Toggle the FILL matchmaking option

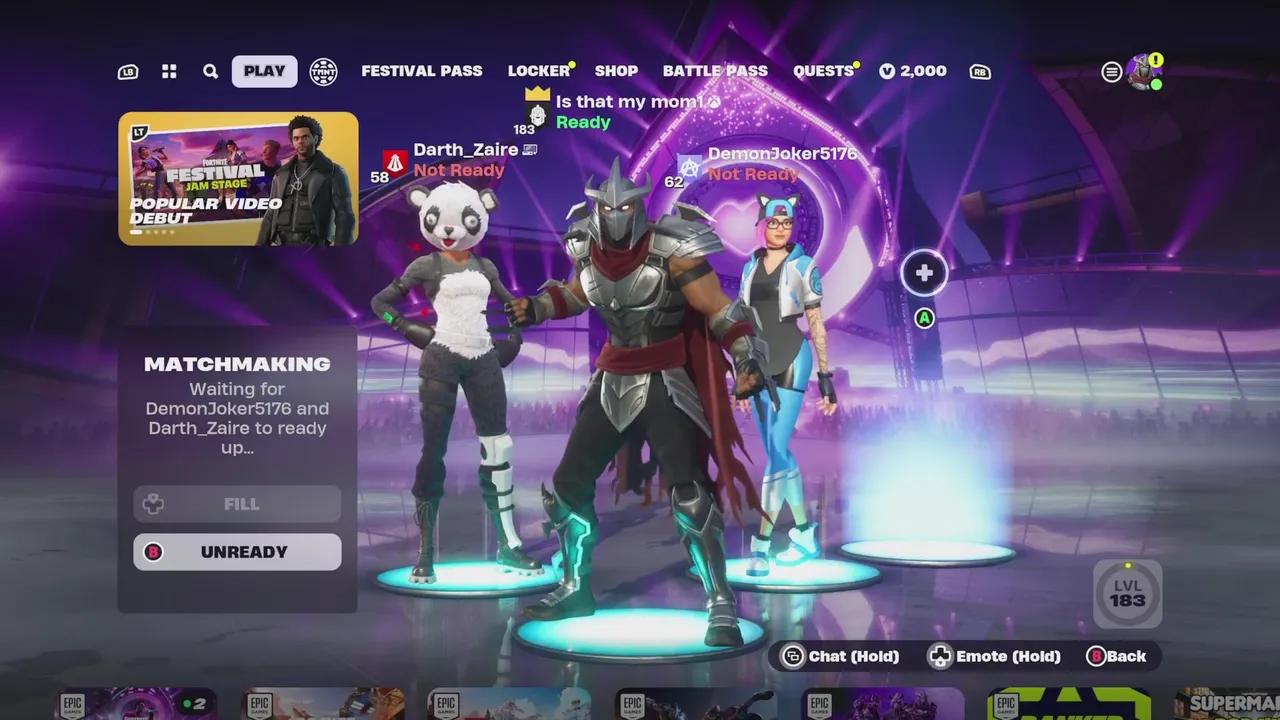click(237, 504)
